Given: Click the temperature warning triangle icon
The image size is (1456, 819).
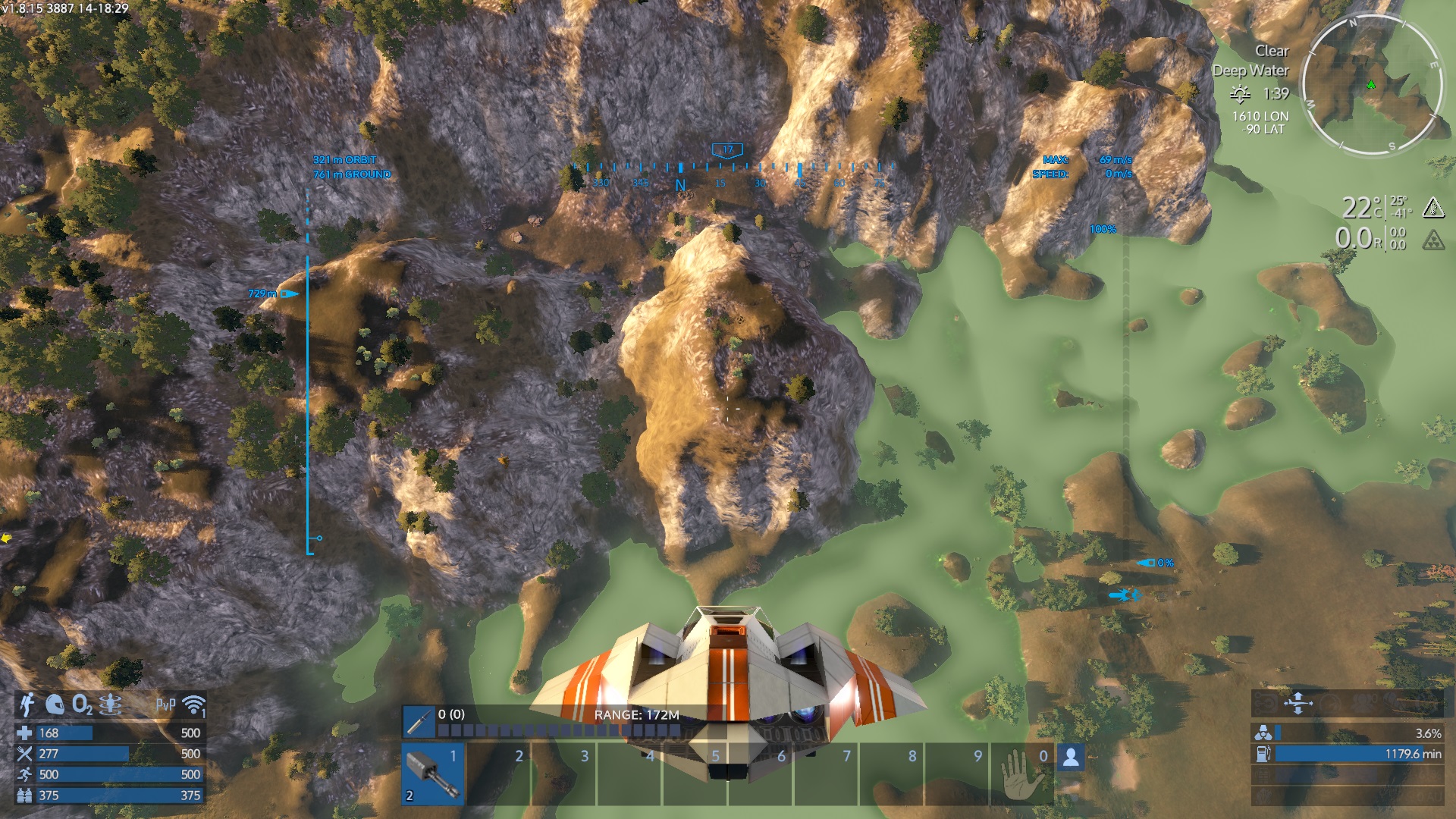Looking at the screenshot, I should [x=1432, y=207].
